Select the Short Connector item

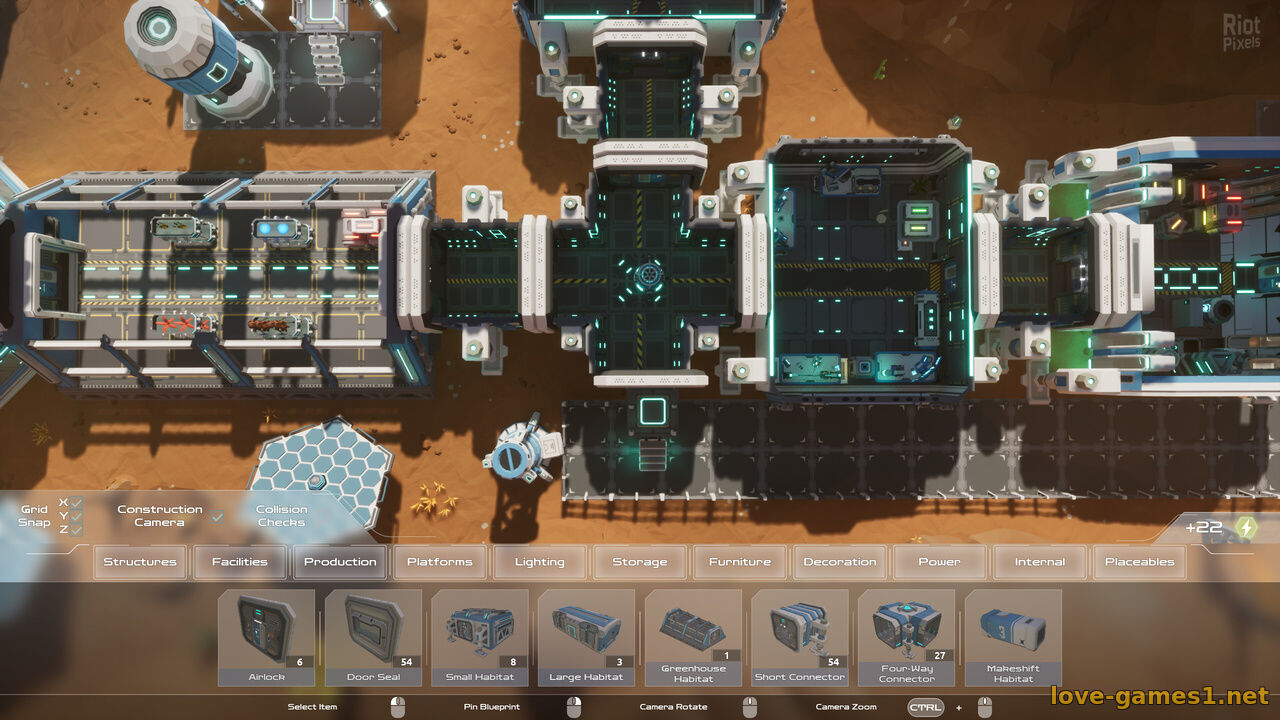[x=800, y=637]
